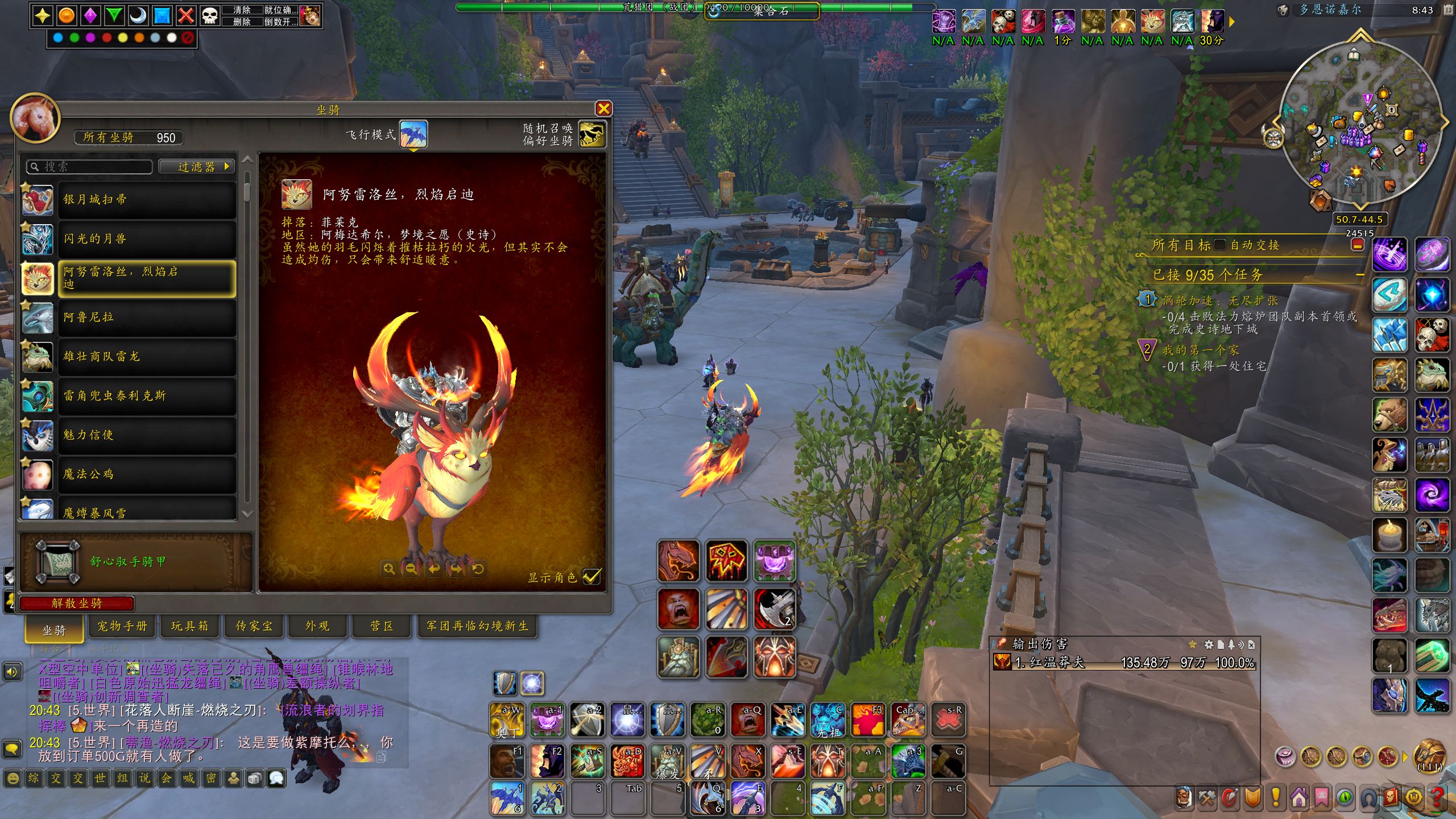Viewport: 1456px width, 819px height.
Task: Toggle the 自动交接 checkbox
Action: 1219,245
